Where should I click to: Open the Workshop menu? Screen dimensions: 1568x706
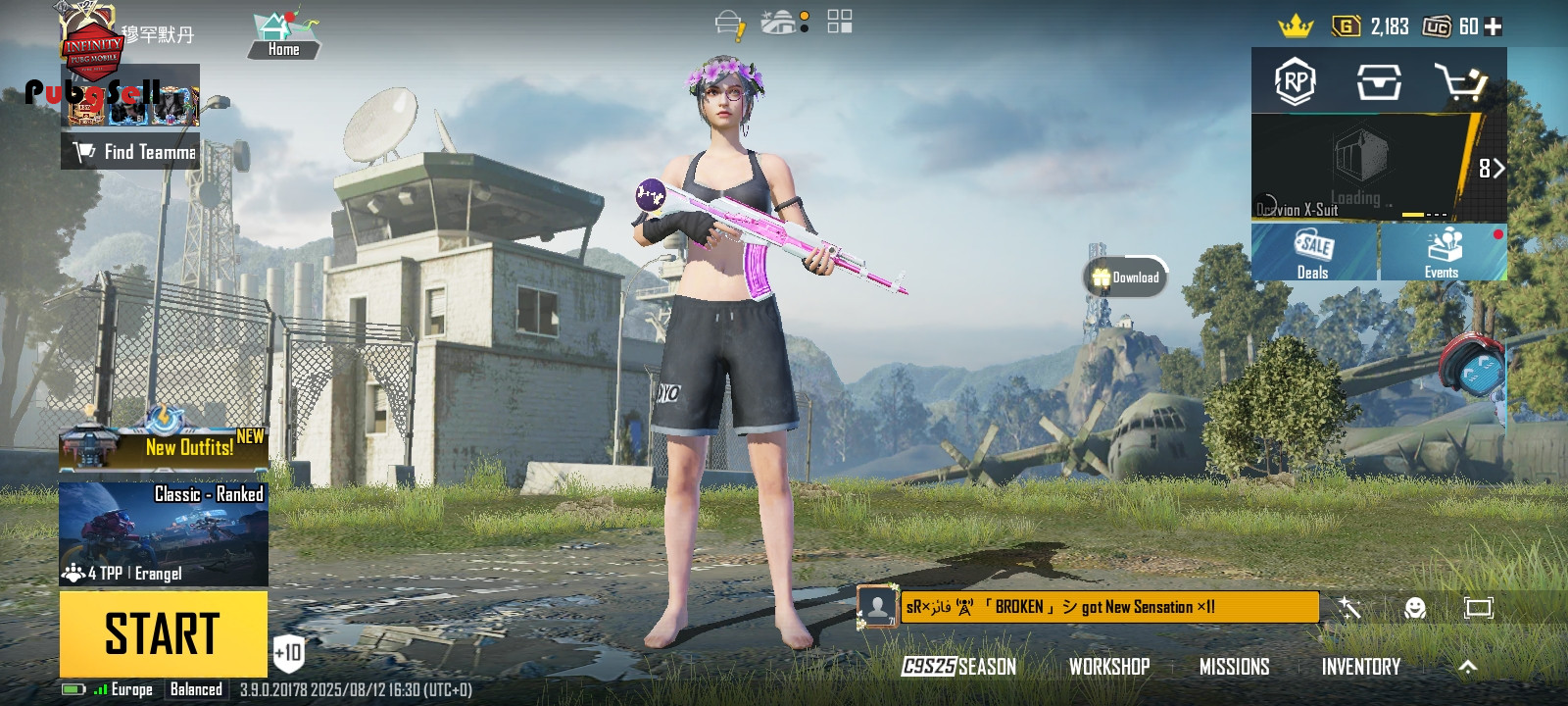click(x=1109, y=667)
